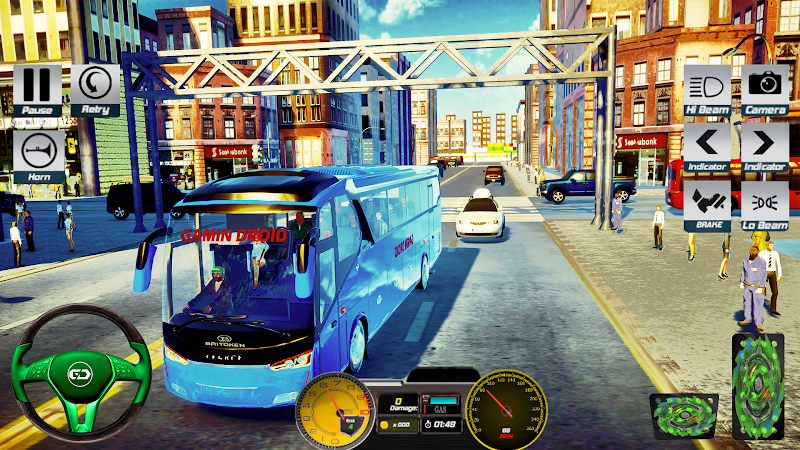
Task: Switch the Camera view
Action: click(766, 87)
